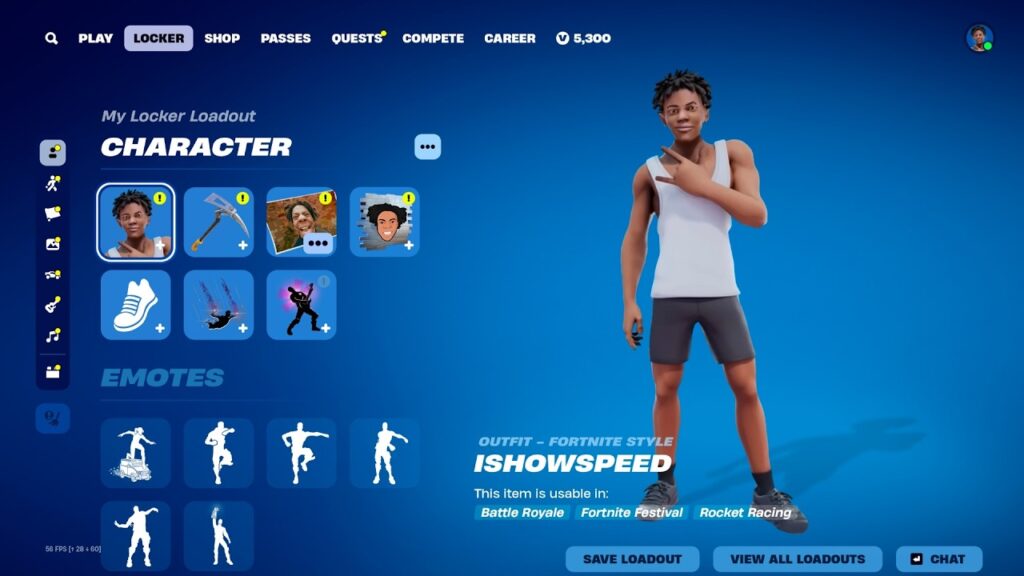The height and width of the screenshot is (576, 1024).
Task: Click Save Loadout button
Action: [x=632, y=559]
